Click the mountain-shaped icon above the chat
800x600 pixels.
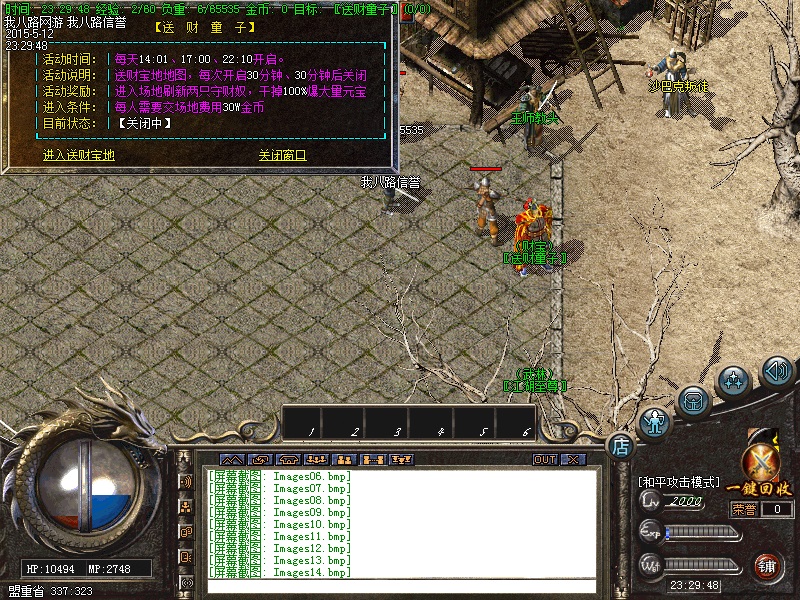pyautogui.click(x=231, y=460)
